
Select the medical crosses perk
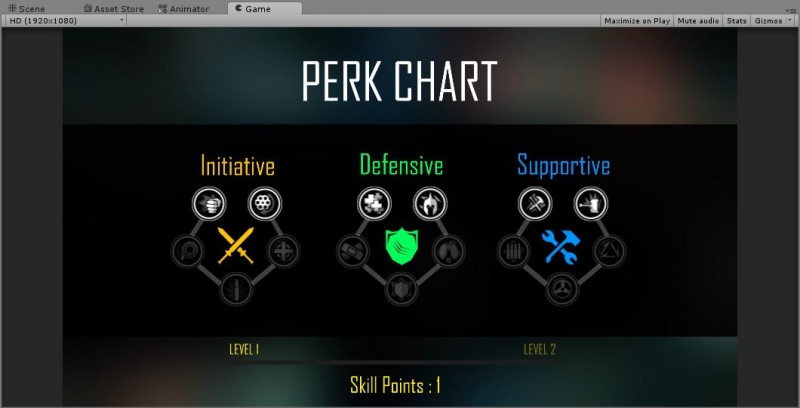(374, 204)
